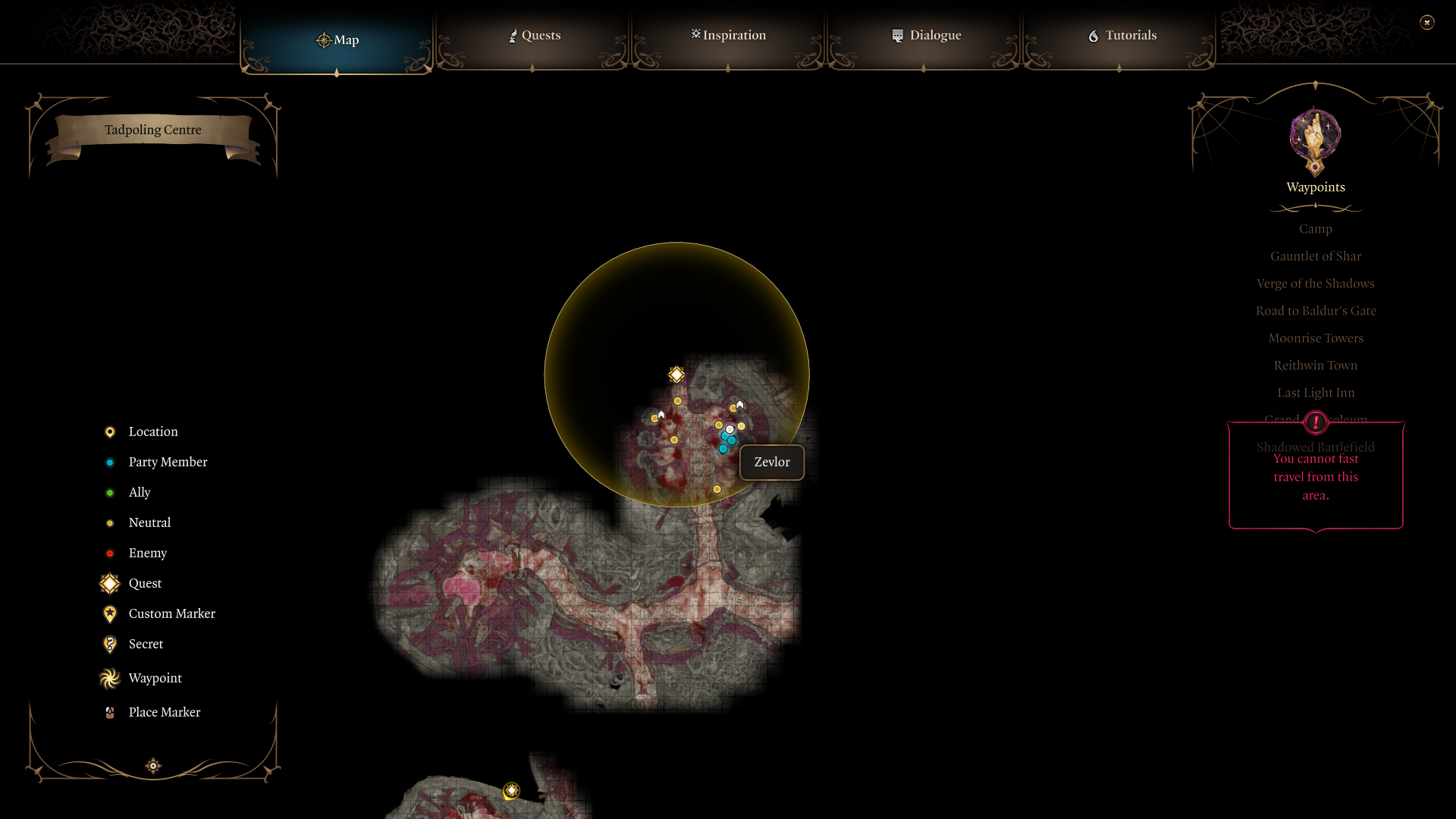
Task: Toggle visibility of Party Member markers
Action: click(109, 462)
